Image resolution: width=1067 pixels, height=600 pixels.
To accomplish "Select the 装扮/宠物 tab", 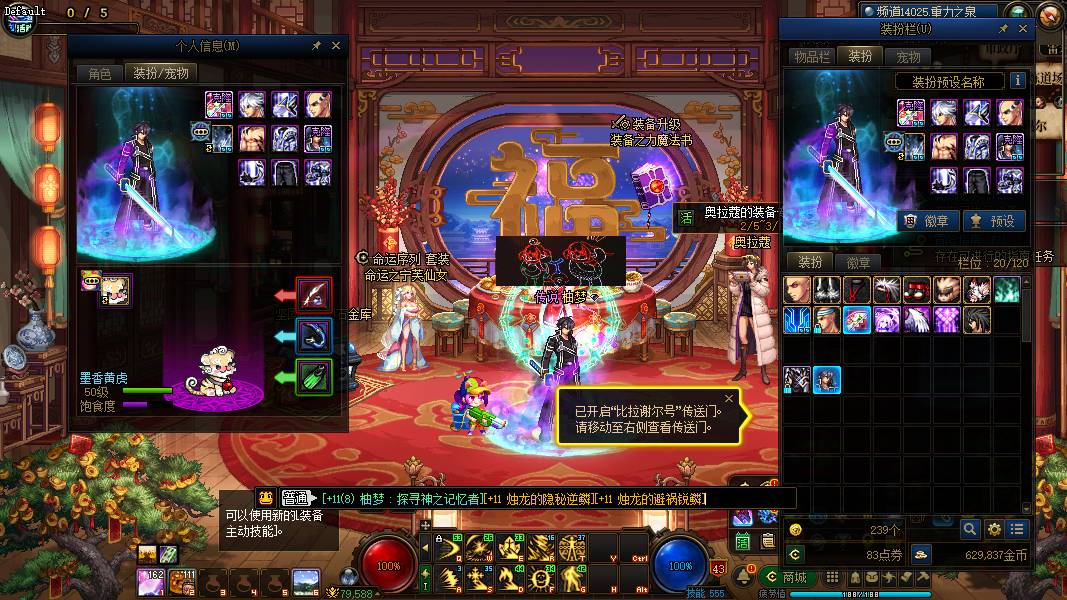I will point(161,73).
